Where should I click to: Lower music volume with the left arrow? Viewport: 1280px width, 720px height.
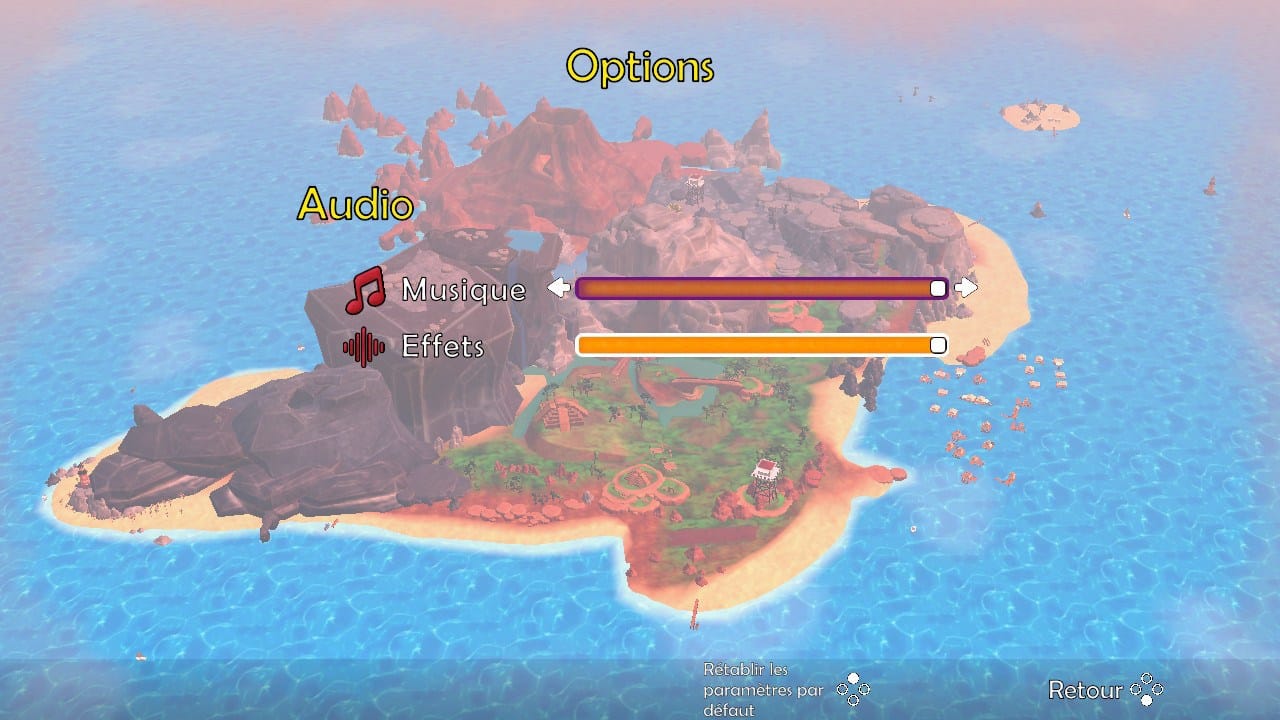click(x=558, y=288)
